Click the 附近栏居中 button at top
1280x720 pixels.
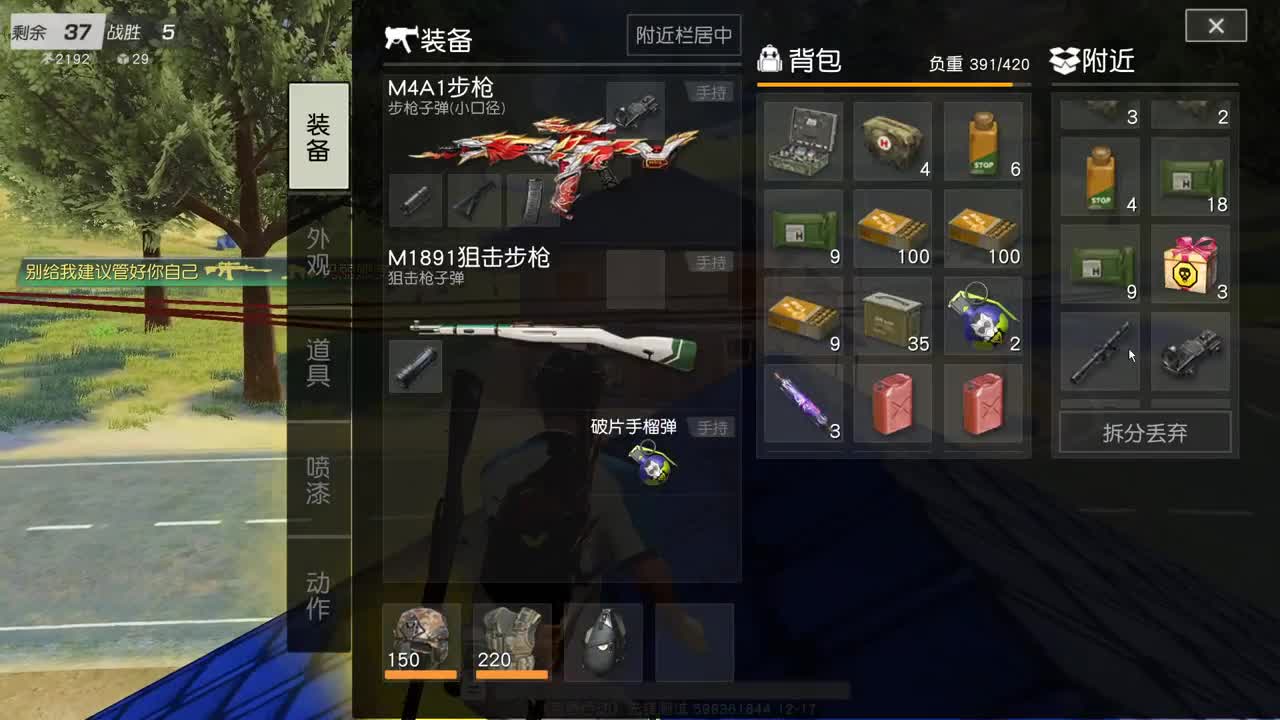[684, 35]
